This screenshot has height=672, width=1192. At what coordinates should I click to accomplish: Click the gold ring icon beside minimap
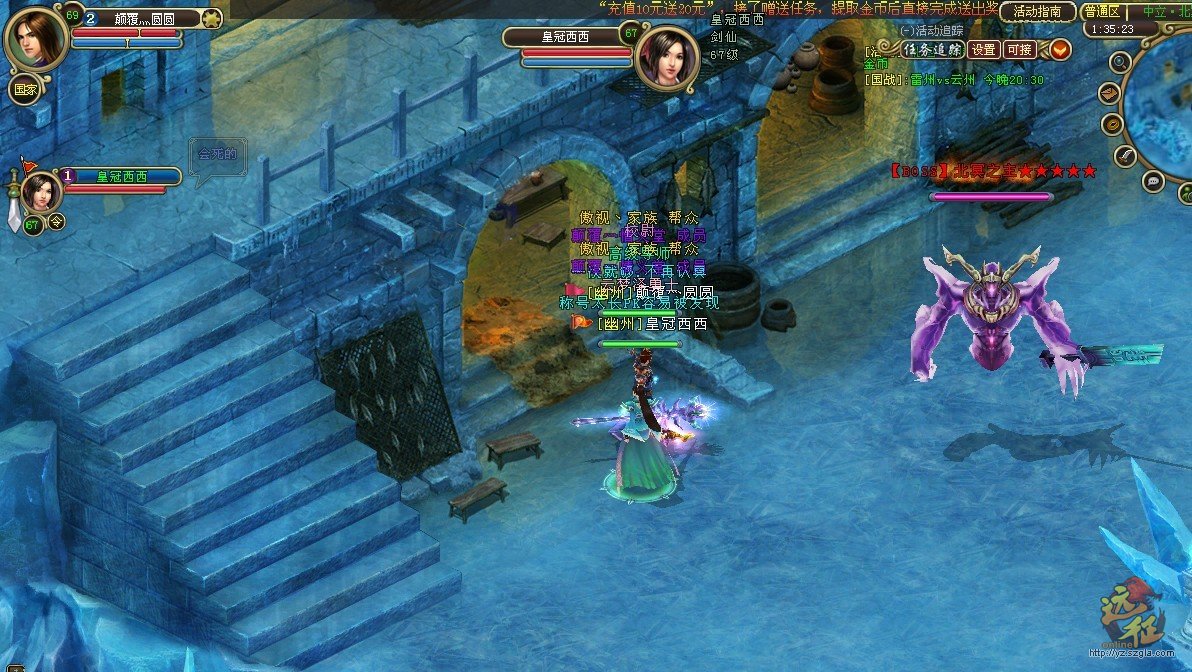(1112, 124)
